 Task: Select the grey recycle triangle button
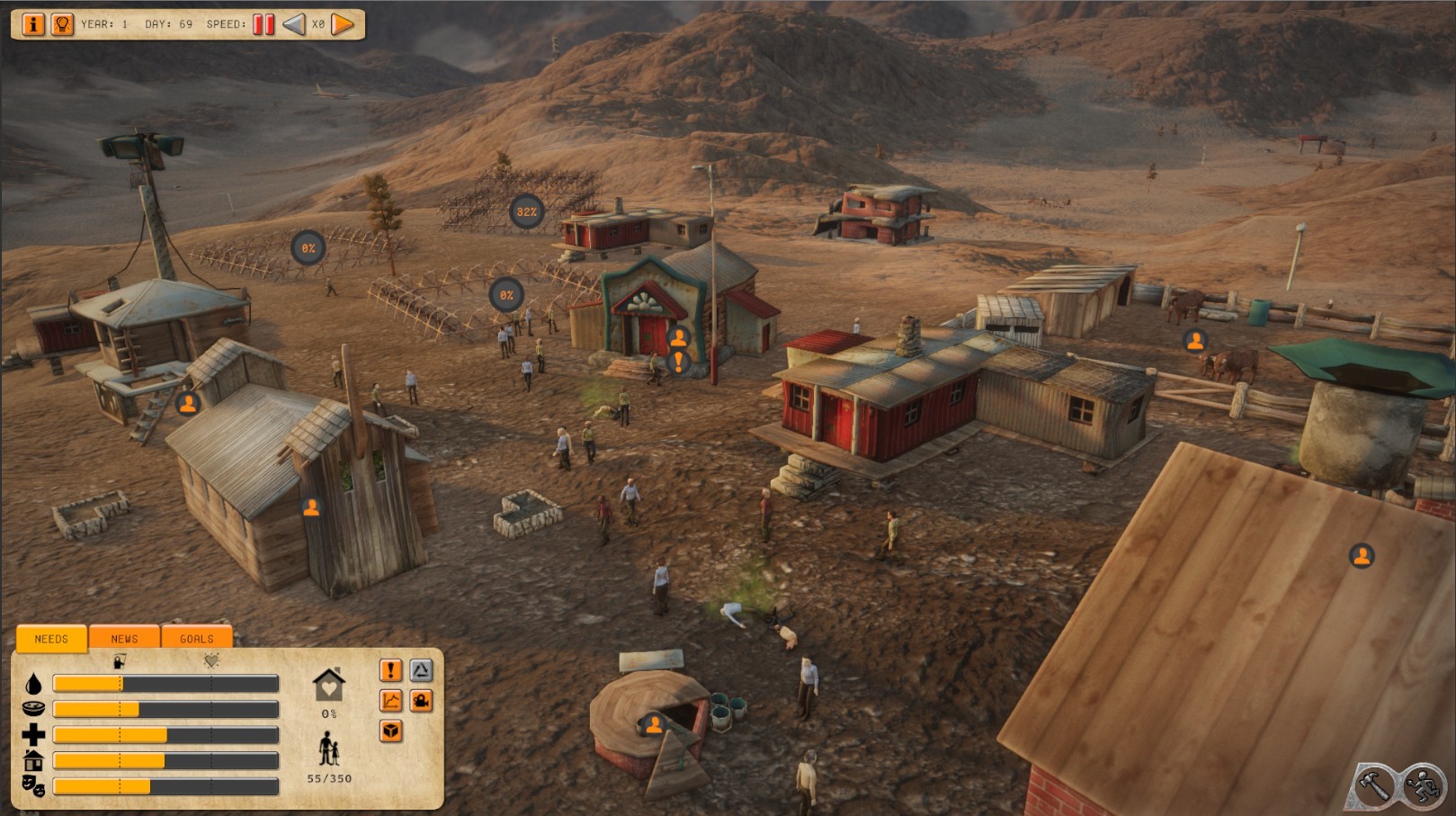[x=421, y=670]
